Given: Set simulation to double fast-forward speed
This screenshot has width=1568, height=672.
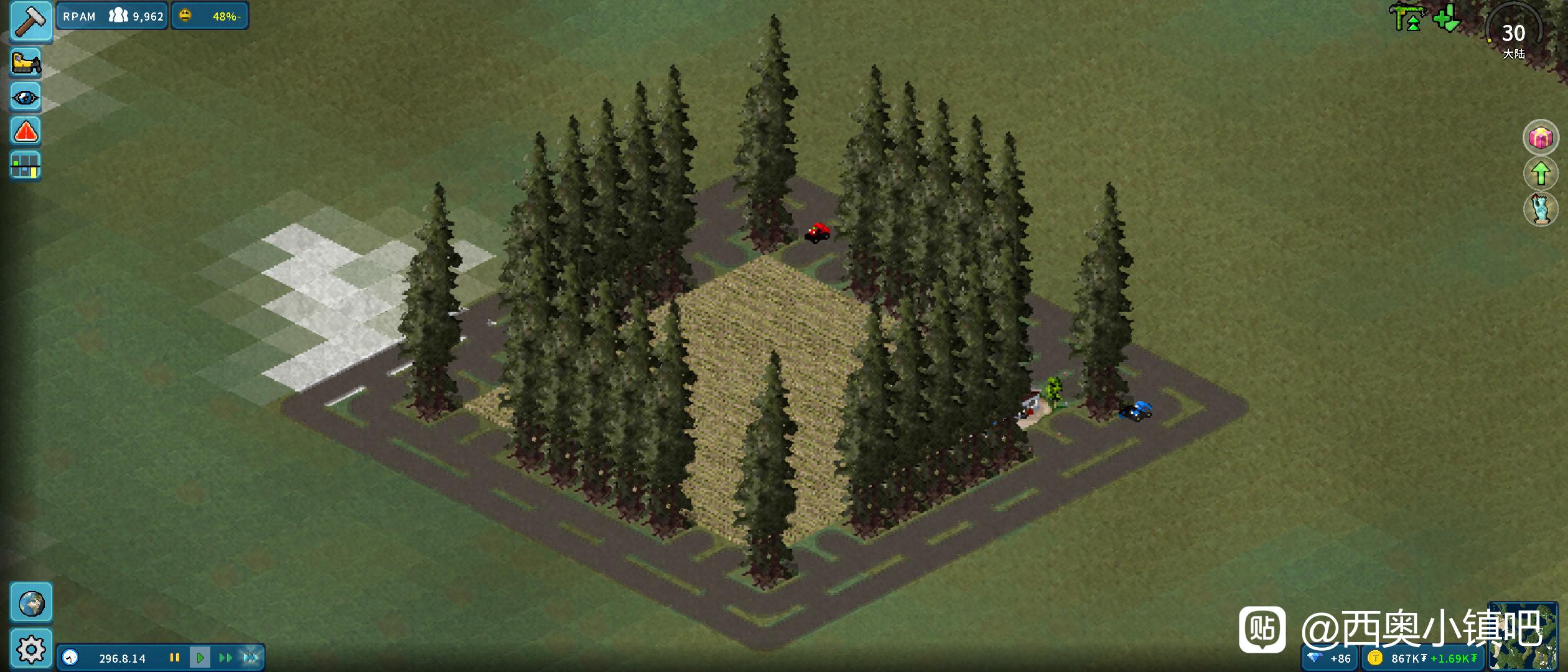Looking at the screenshot, I should pyautogui.click(x=225, y=658).
